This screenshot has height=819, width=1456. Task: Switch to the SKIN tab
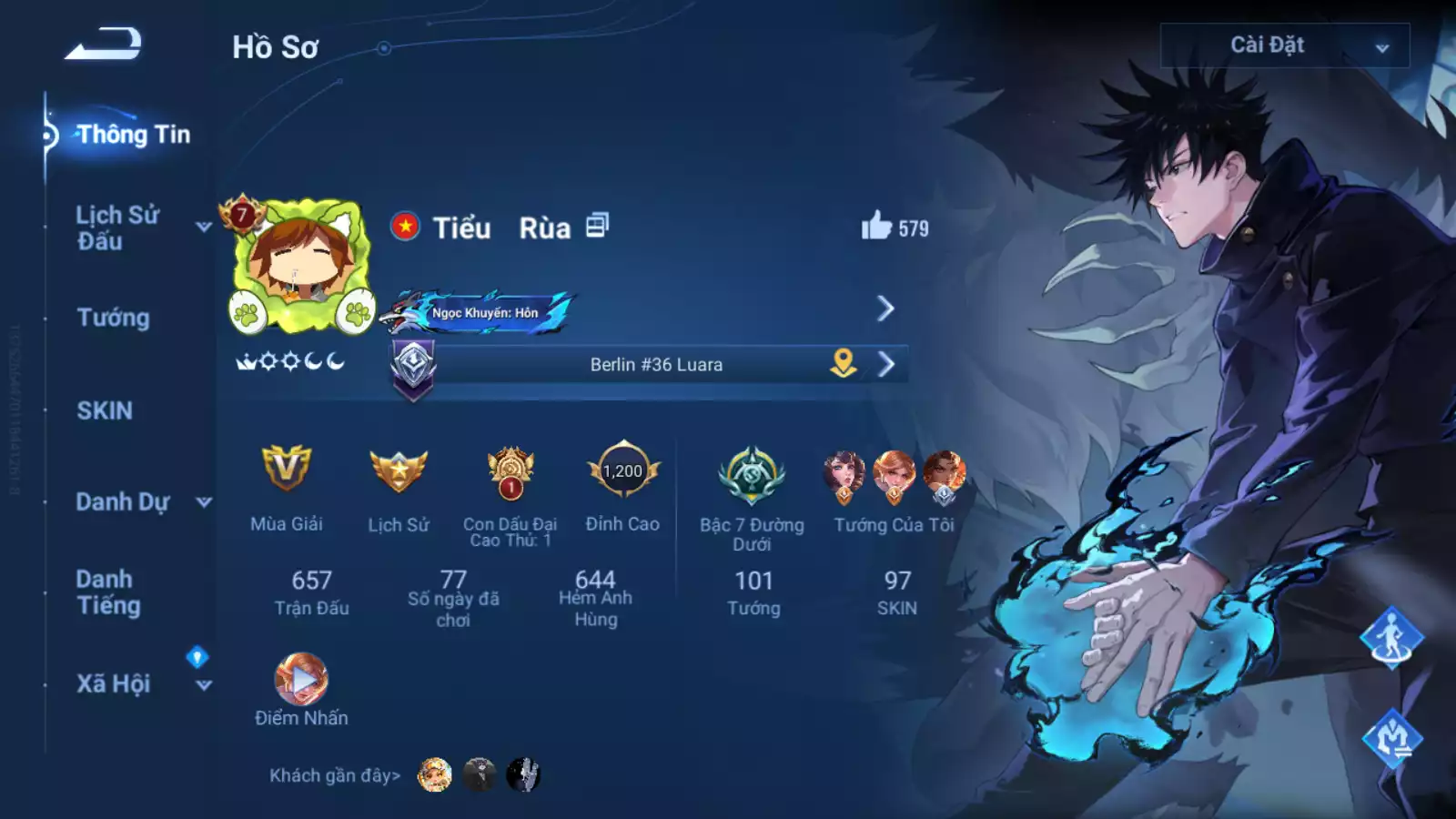pos(105,410)
